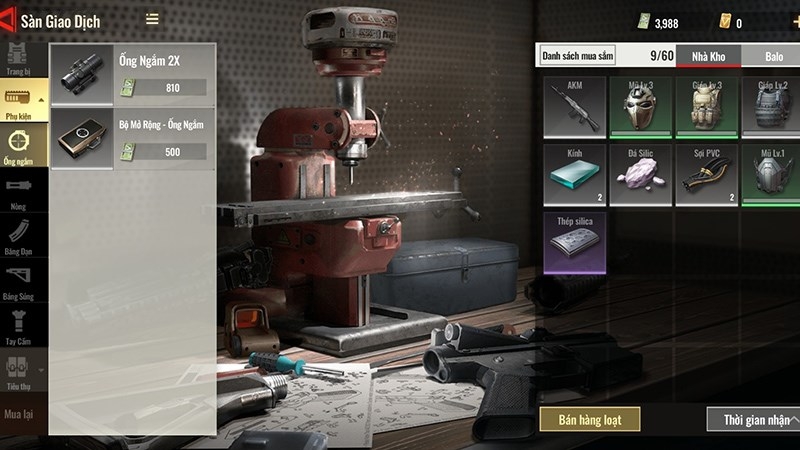The width and height of the screenshot is (800, 450).
Task: Choose the Ống ngắm subcategory
Action: click(18, 146)
